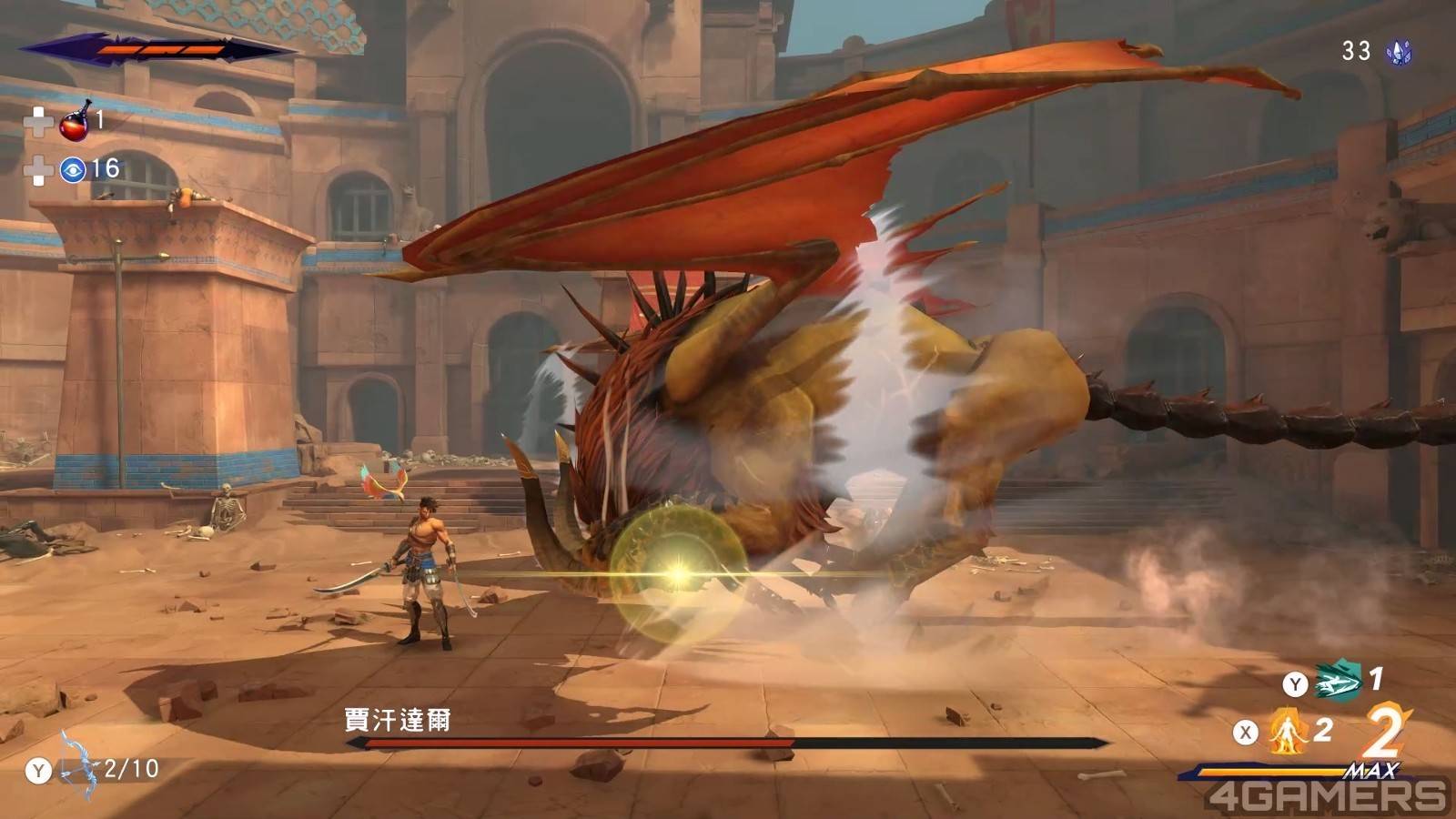Activate the blue eye icon
This screenshot has width=1456, height=819.
[x=73, y=169]
